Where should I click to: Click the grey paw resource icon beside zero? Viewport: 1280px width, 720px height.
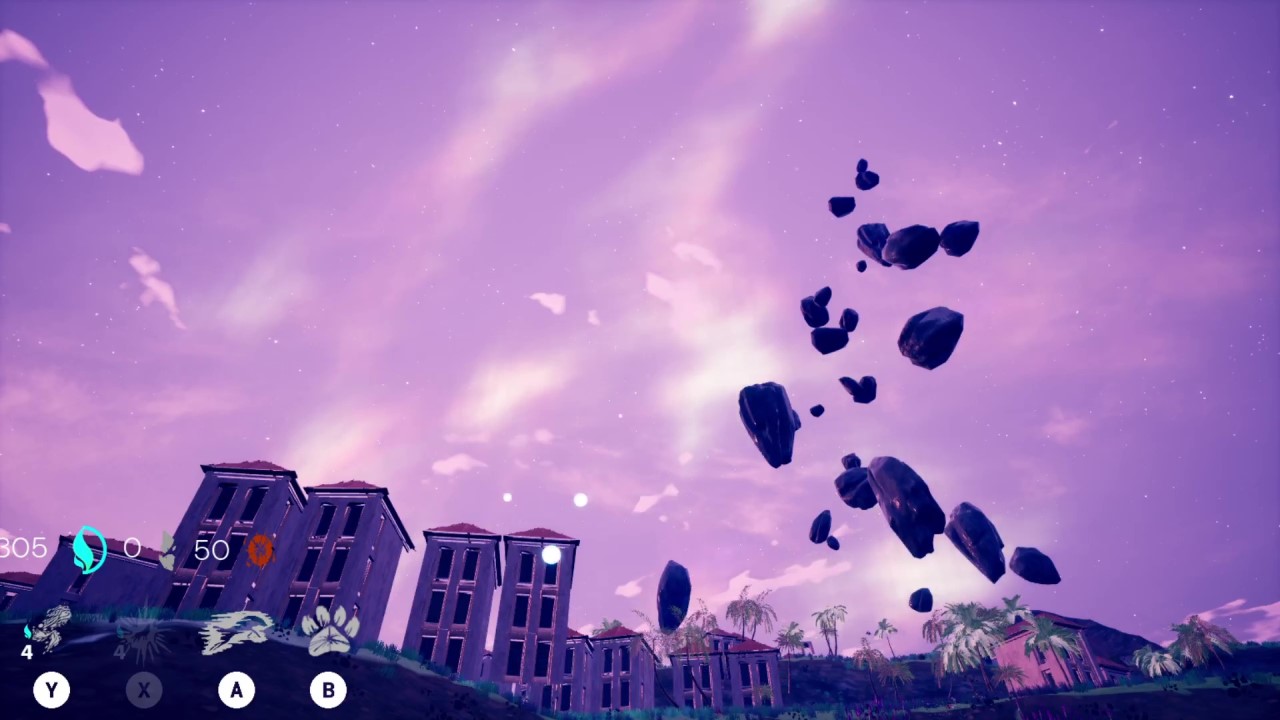[x=166, y=548]
